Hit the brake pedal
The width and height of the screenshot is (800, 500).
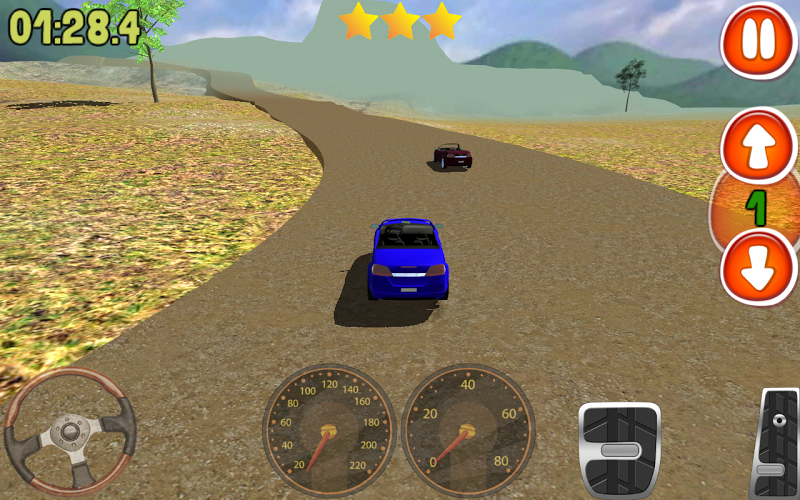pyautogui.click(x=619, y=448)
